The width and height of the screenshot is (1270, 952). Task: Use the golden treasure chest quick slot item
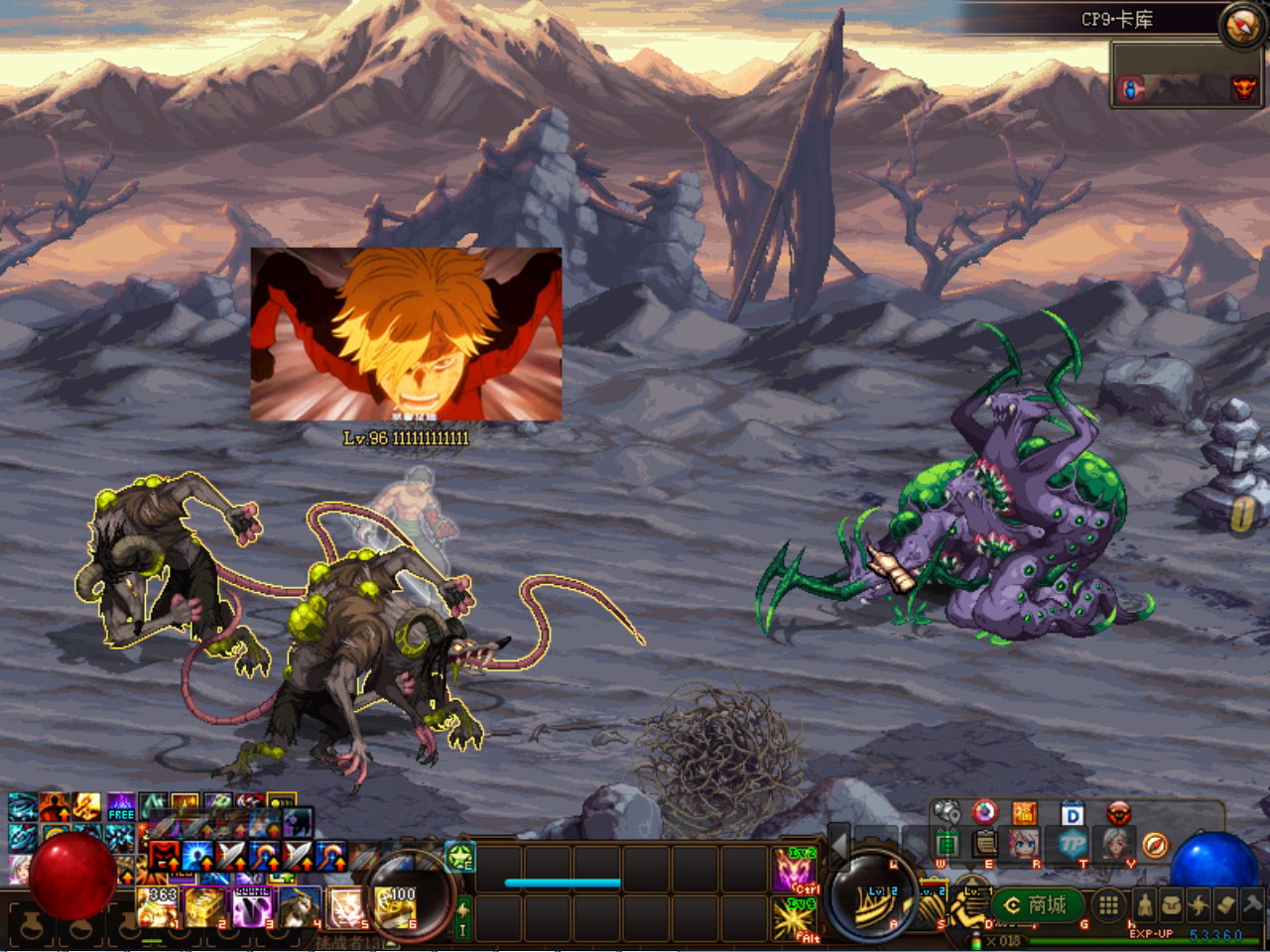coord(203,907)
